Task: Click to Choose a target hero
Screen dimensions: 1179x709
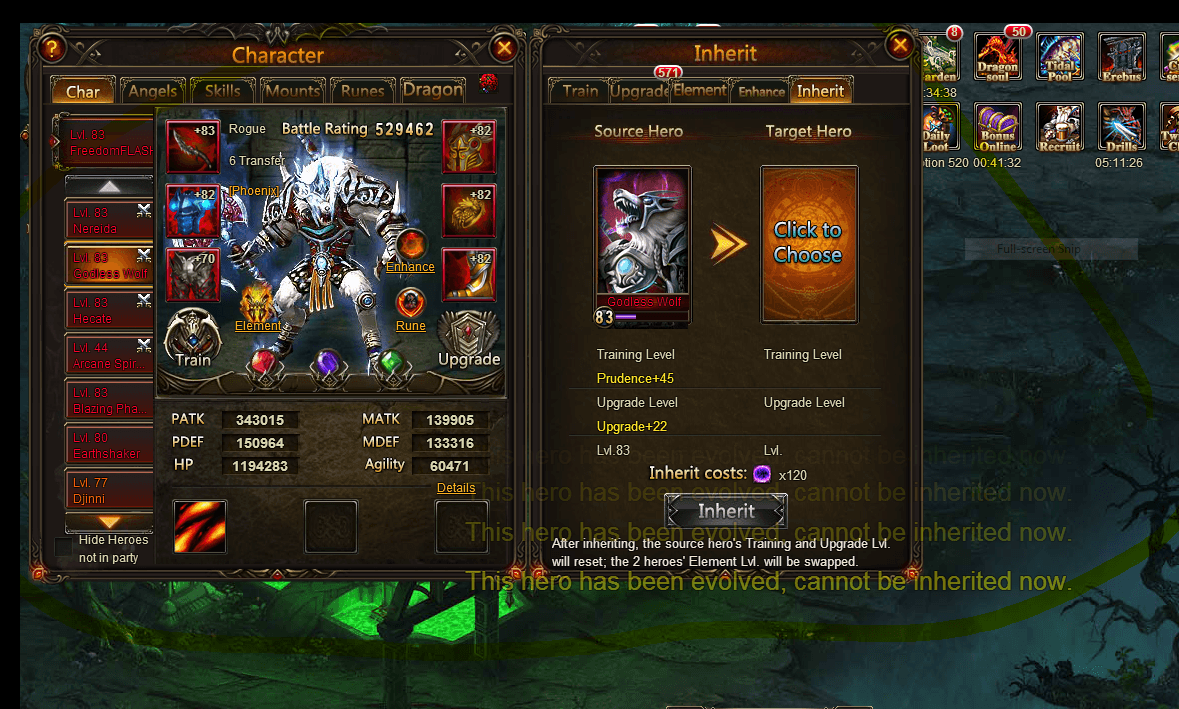Action: (808, 243)
